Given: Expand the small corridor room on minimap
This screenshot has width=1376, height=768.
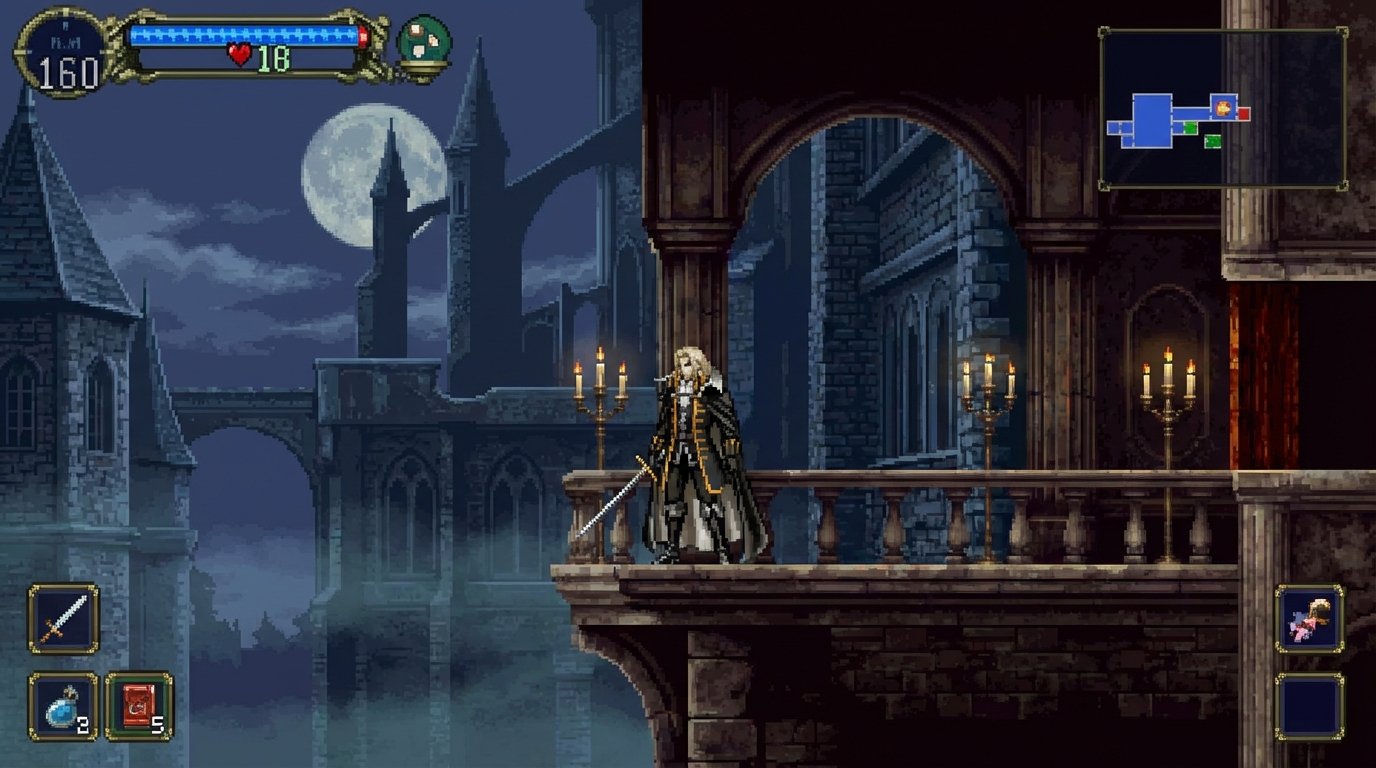Looking at the screenshot, I should click(x=1190, y=113).
